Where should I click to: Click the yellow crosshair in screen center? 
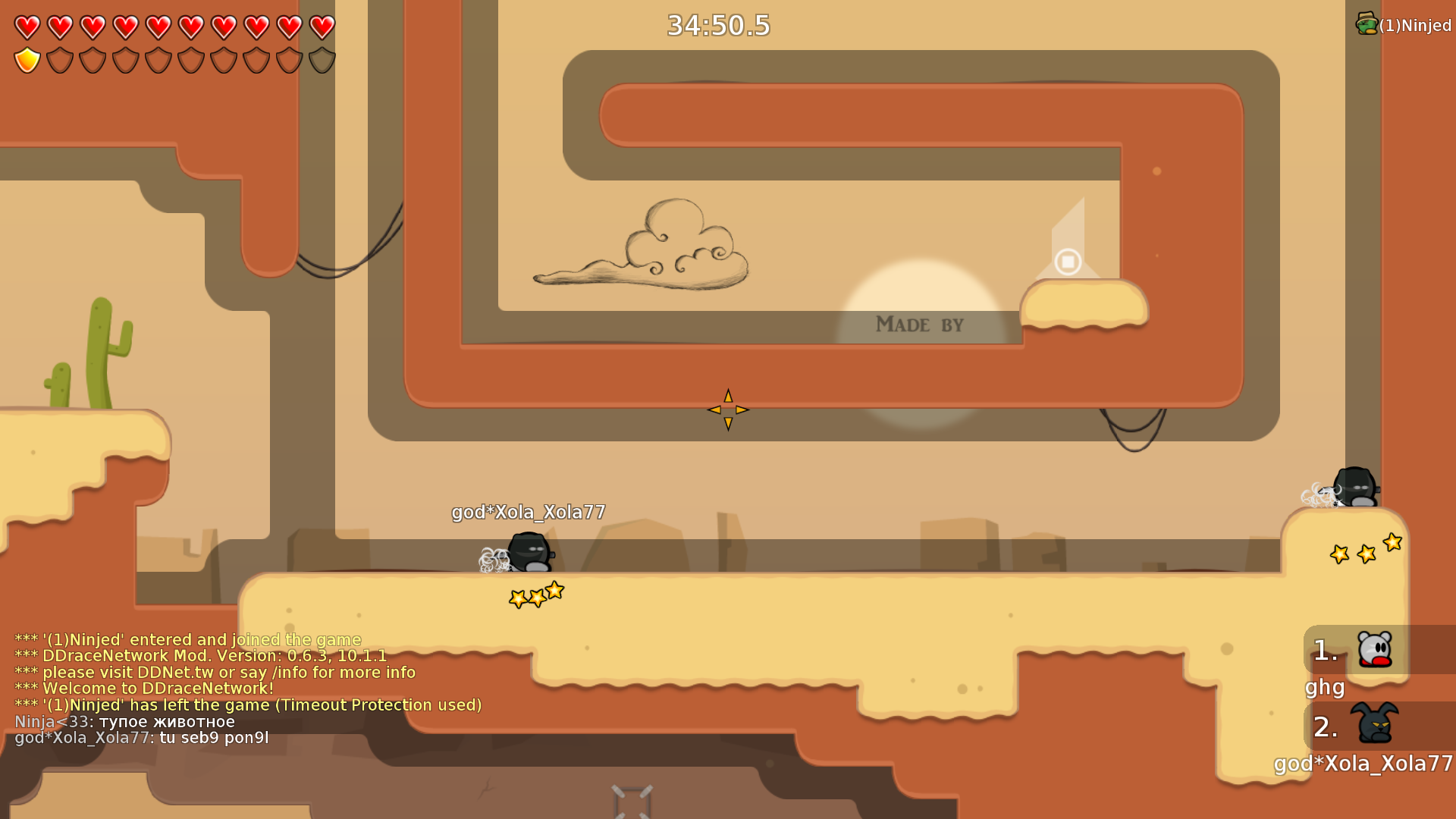coord(726,410)
